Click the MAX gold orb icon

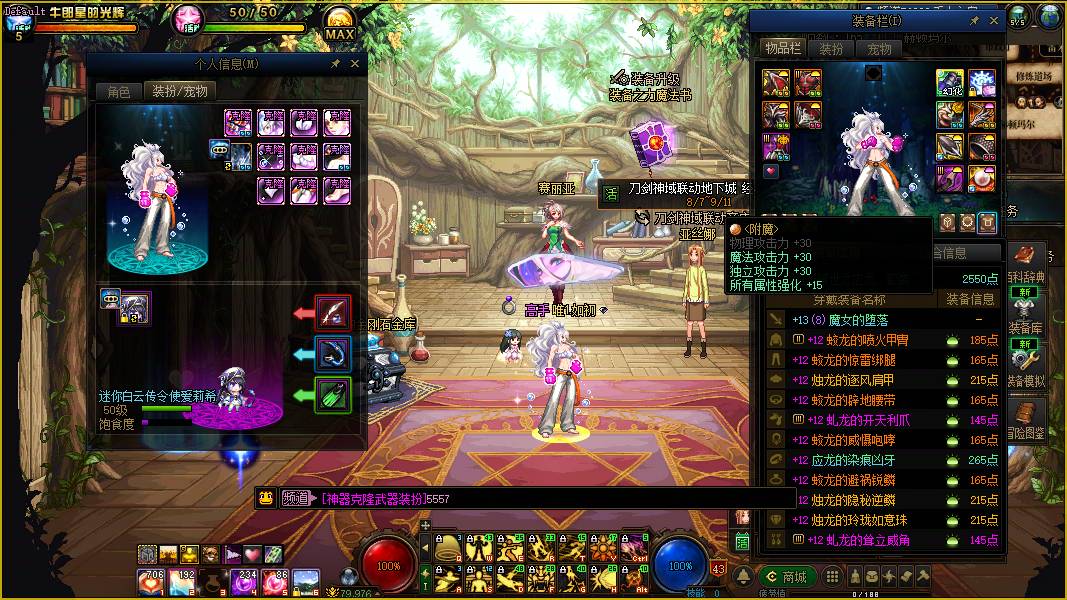(x=340, y=22)
